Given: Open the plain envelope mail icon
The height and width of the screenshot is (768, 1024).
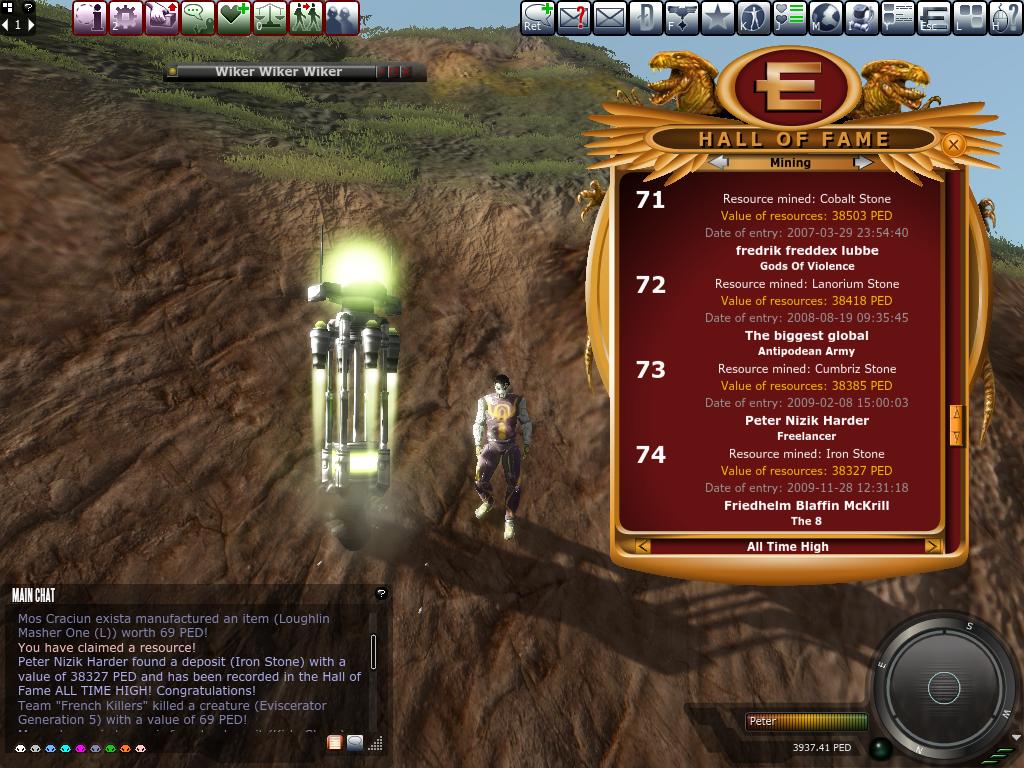Looking at the screenshot, I should coord(609,18).
